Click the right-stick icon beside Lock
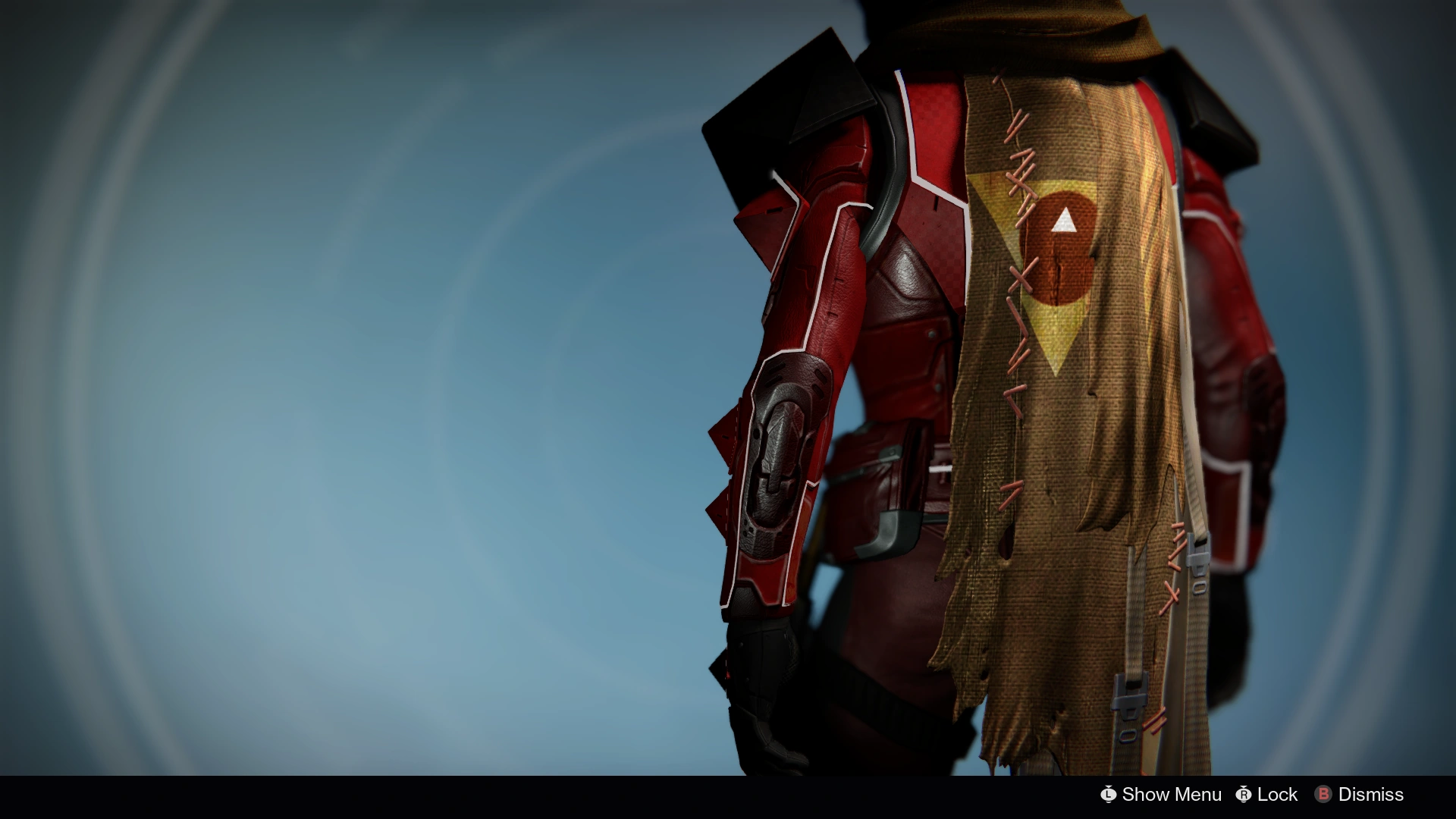This screenshot has width=1456, height=819. coord(1244,795)
